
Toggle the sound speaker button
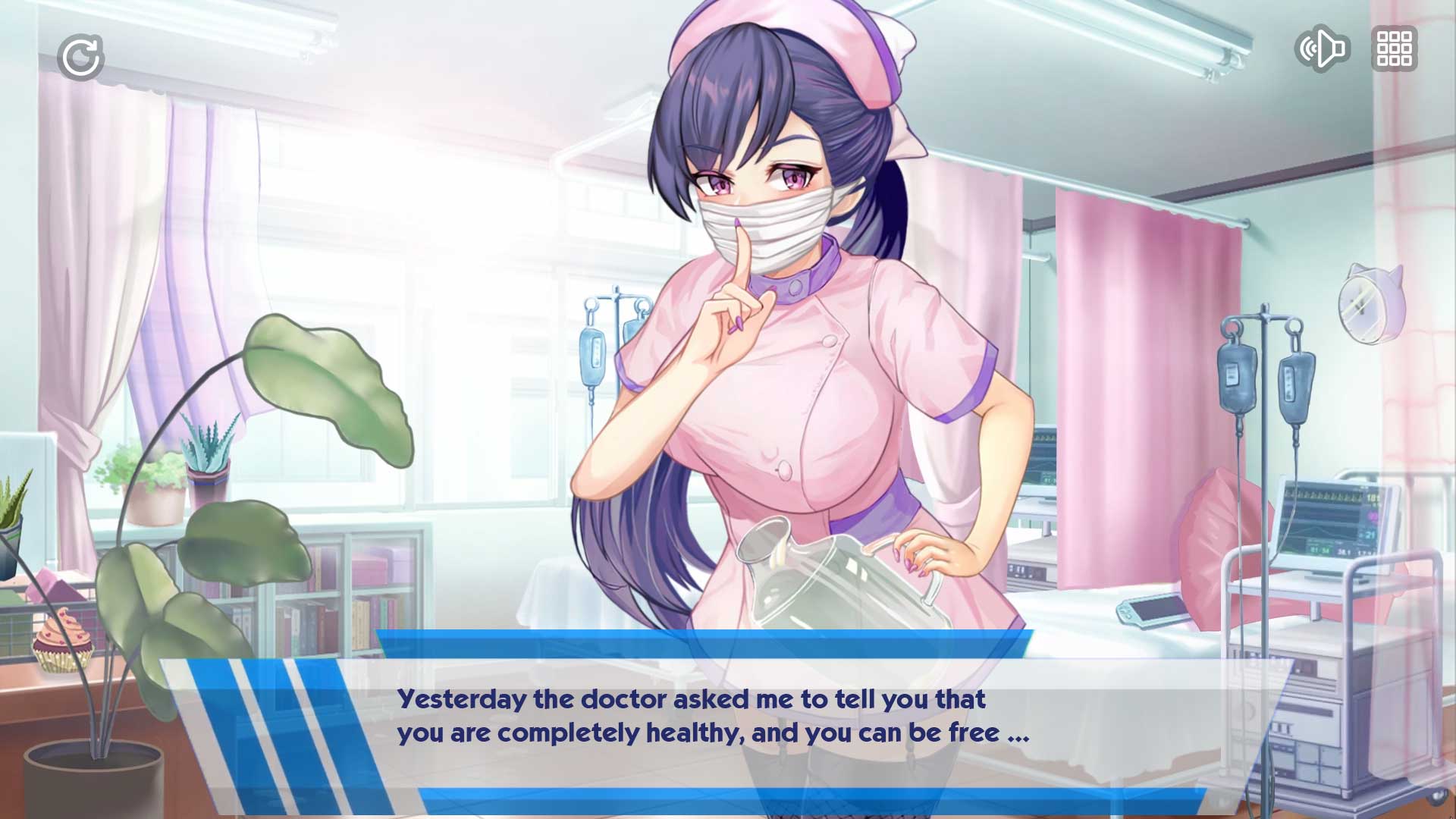tap(1322, 49)
